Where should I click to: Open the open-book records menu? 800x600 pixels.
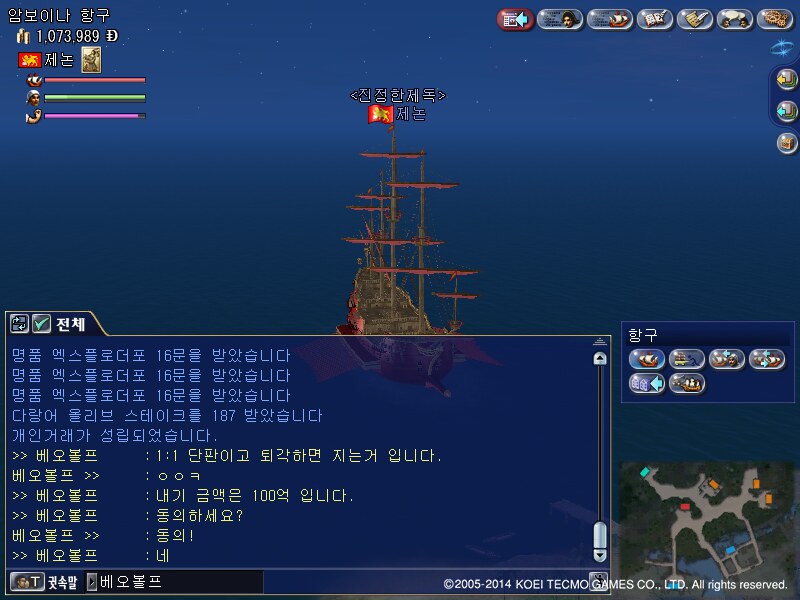coord(655,19)
